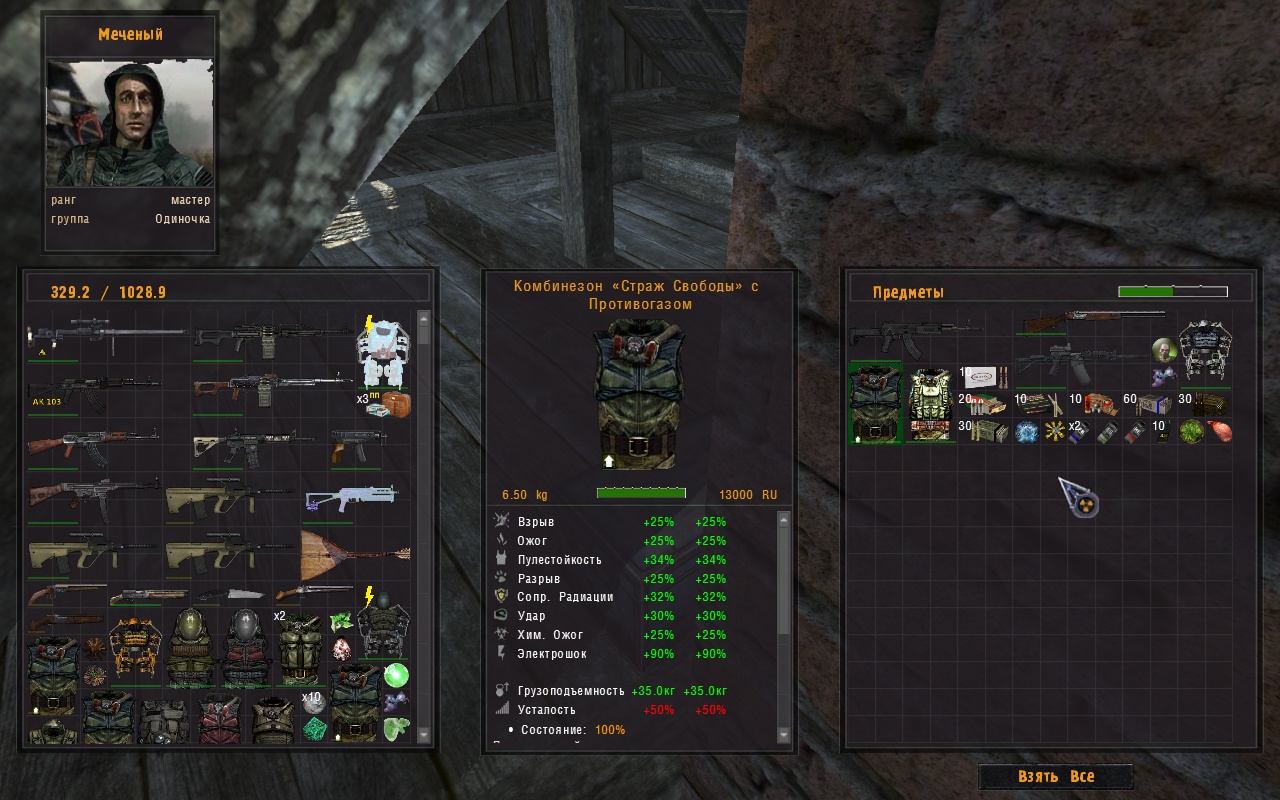This screenshot has height=800, width=1280.
Task: Choose the brown leather suitcase item
Action: click(396, 404)
